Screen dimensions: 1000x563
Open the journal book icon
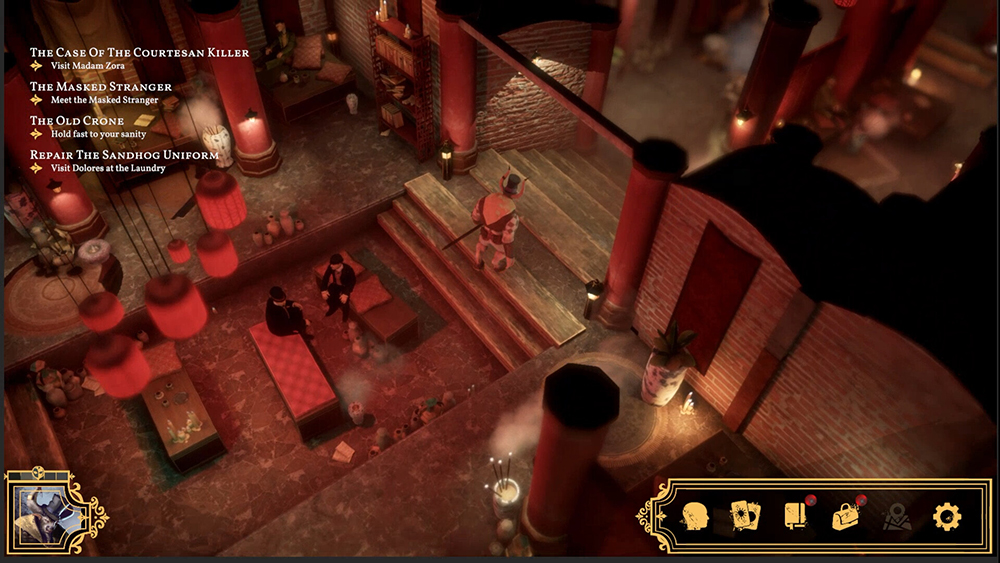tap(796, 516)
